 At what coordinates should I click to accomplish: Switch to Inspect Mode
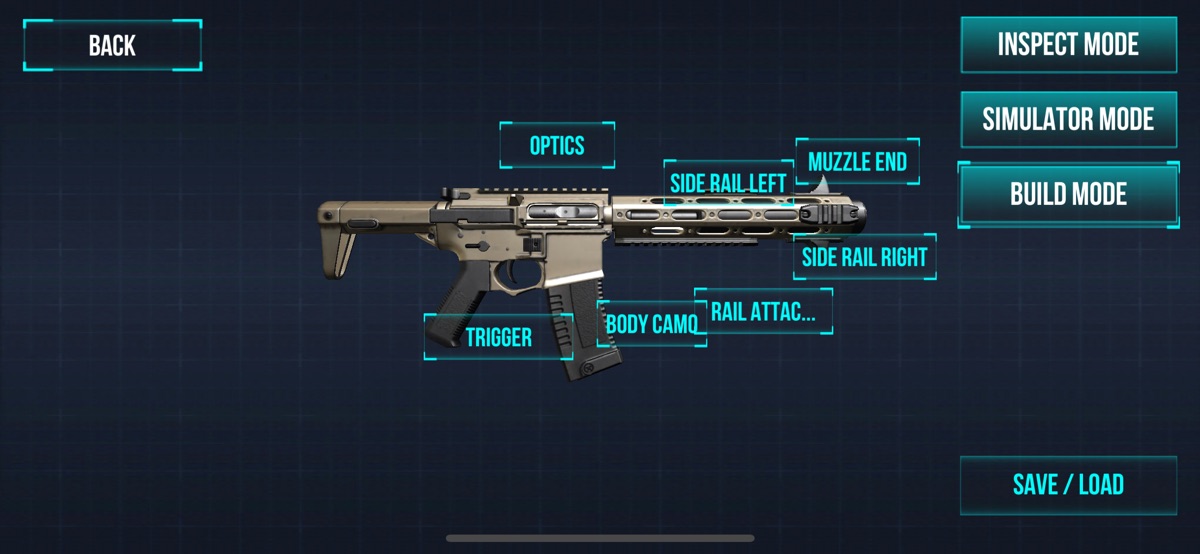(1068, 45)
